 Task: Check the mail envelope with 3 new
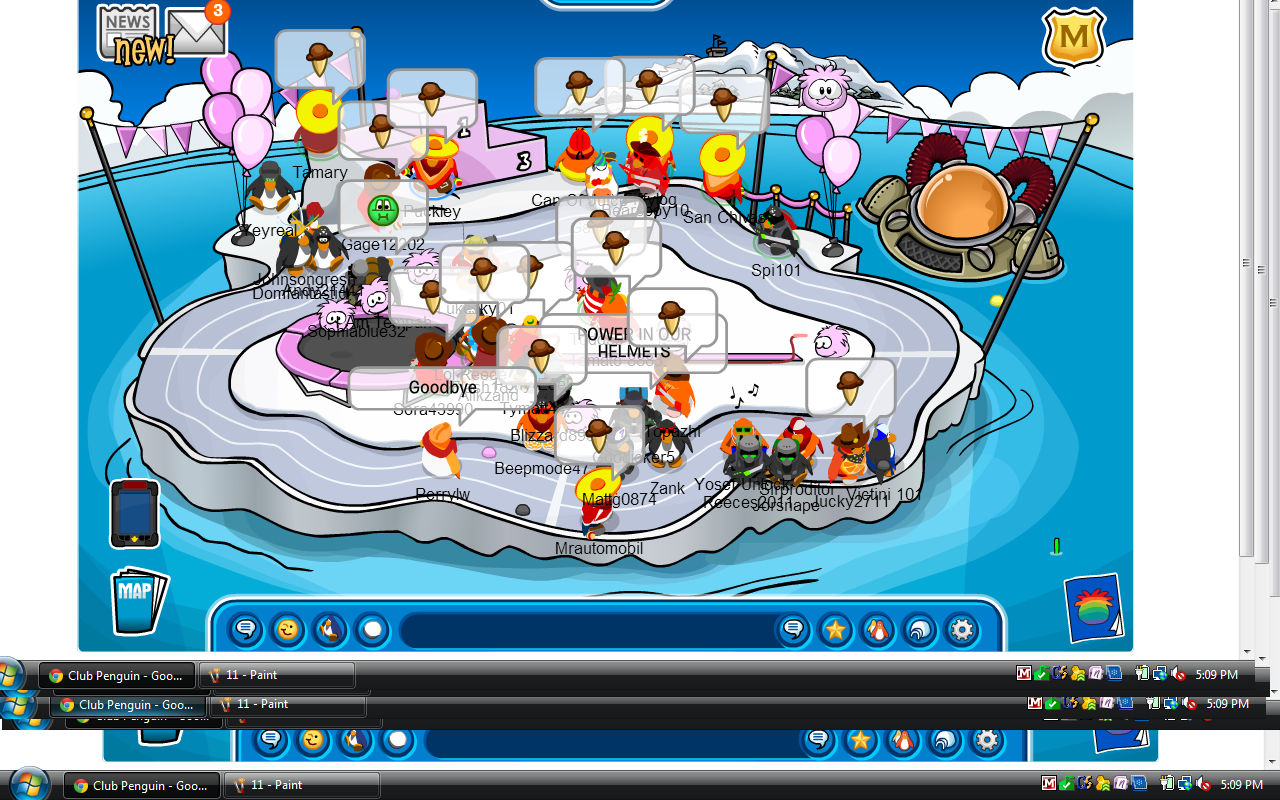[x=196, y=32]
